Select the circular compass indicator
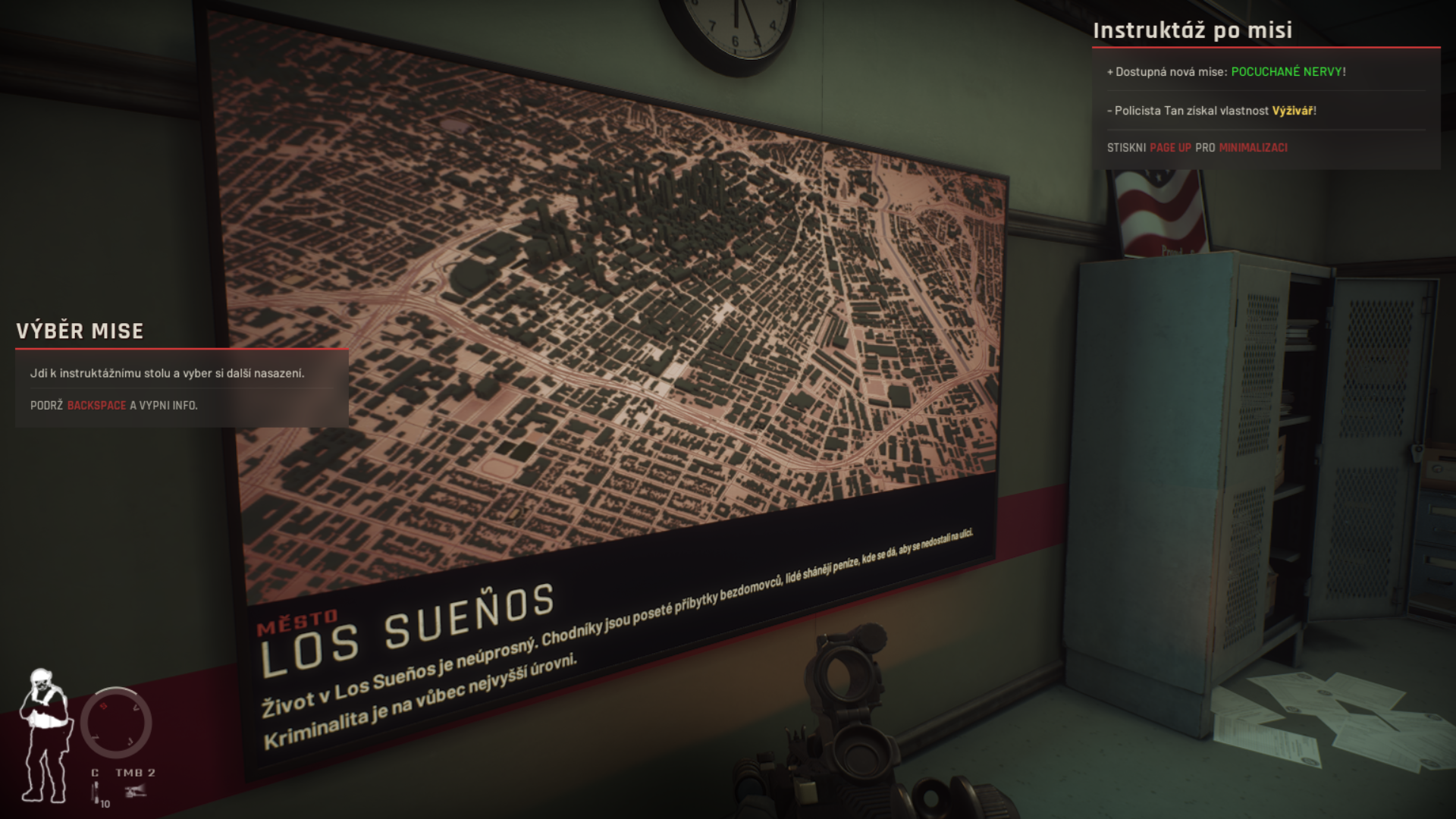The height and width of the screenshot is (819, 1456). point(116,722)
